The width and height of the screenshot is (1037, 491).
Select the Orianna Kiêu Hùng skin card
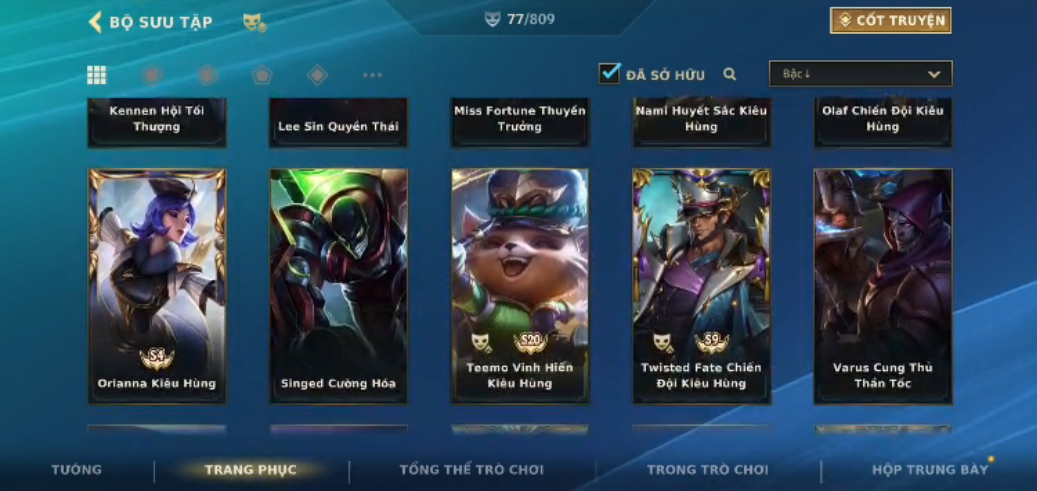[x=157, y=285]
